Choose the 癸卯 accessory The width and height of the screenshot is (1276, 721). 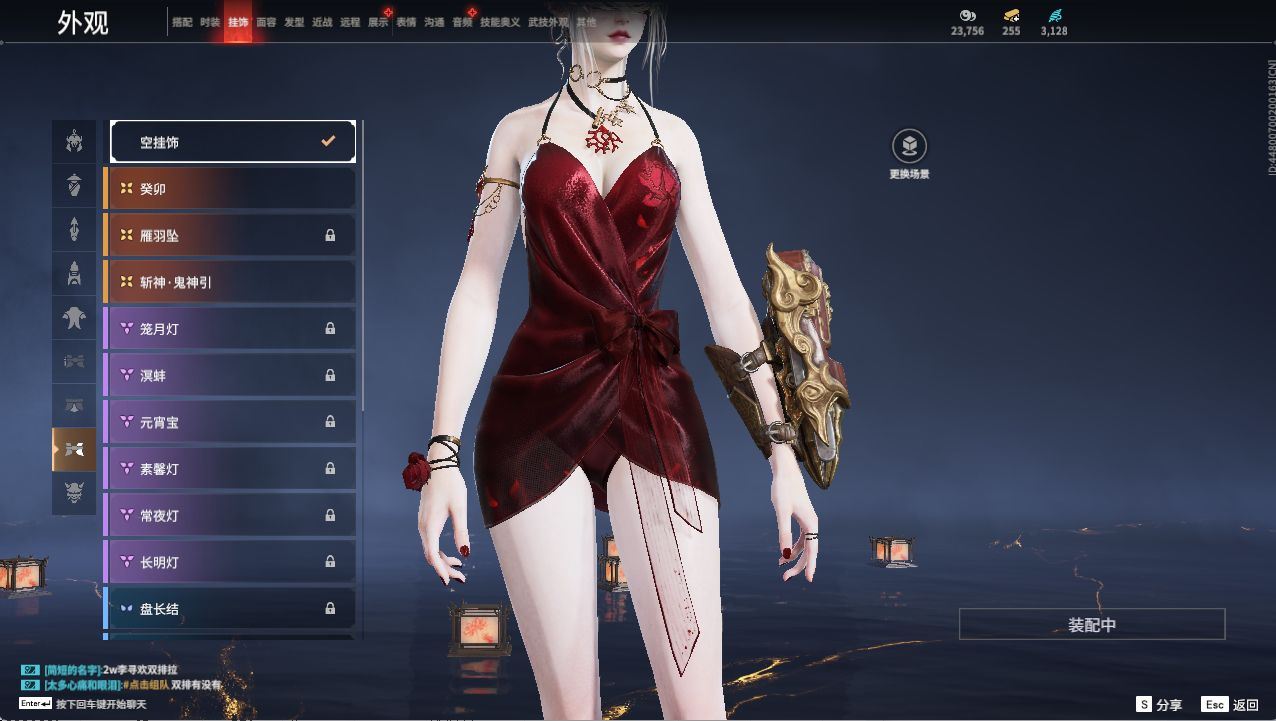(230, 189)
